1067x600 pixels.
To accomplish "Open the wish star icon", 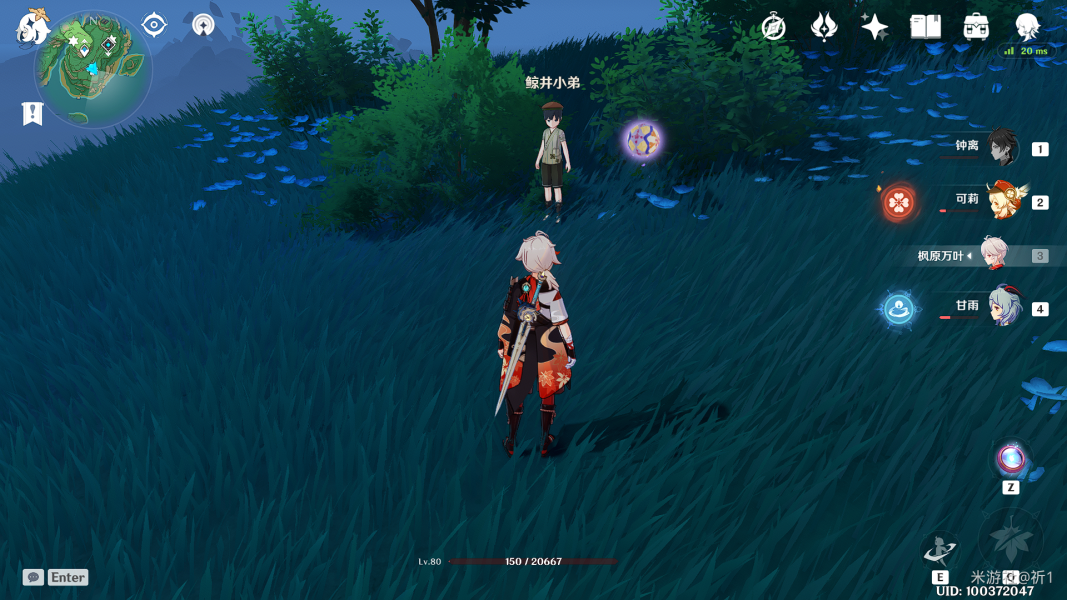I will point(874,27).
